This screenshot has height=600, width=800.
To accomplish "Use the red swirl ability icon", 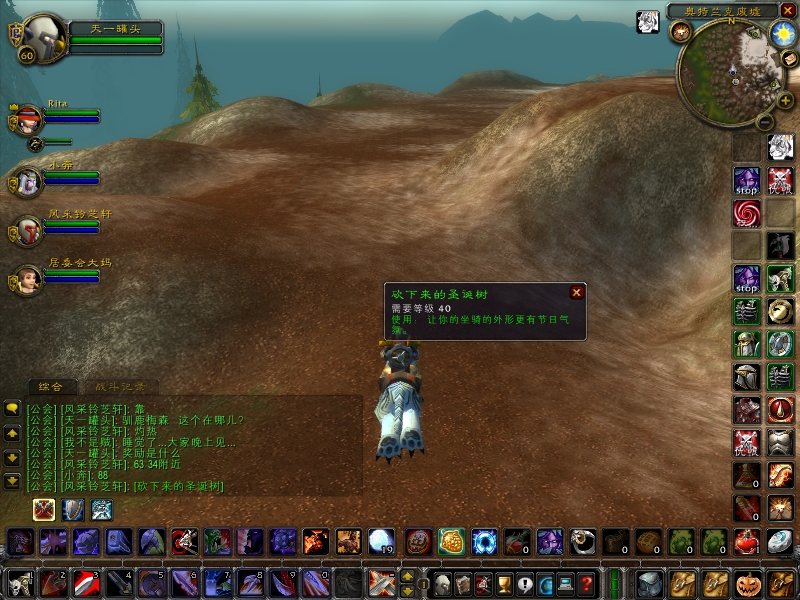I will pyautogui.click(x=747, y=212).
